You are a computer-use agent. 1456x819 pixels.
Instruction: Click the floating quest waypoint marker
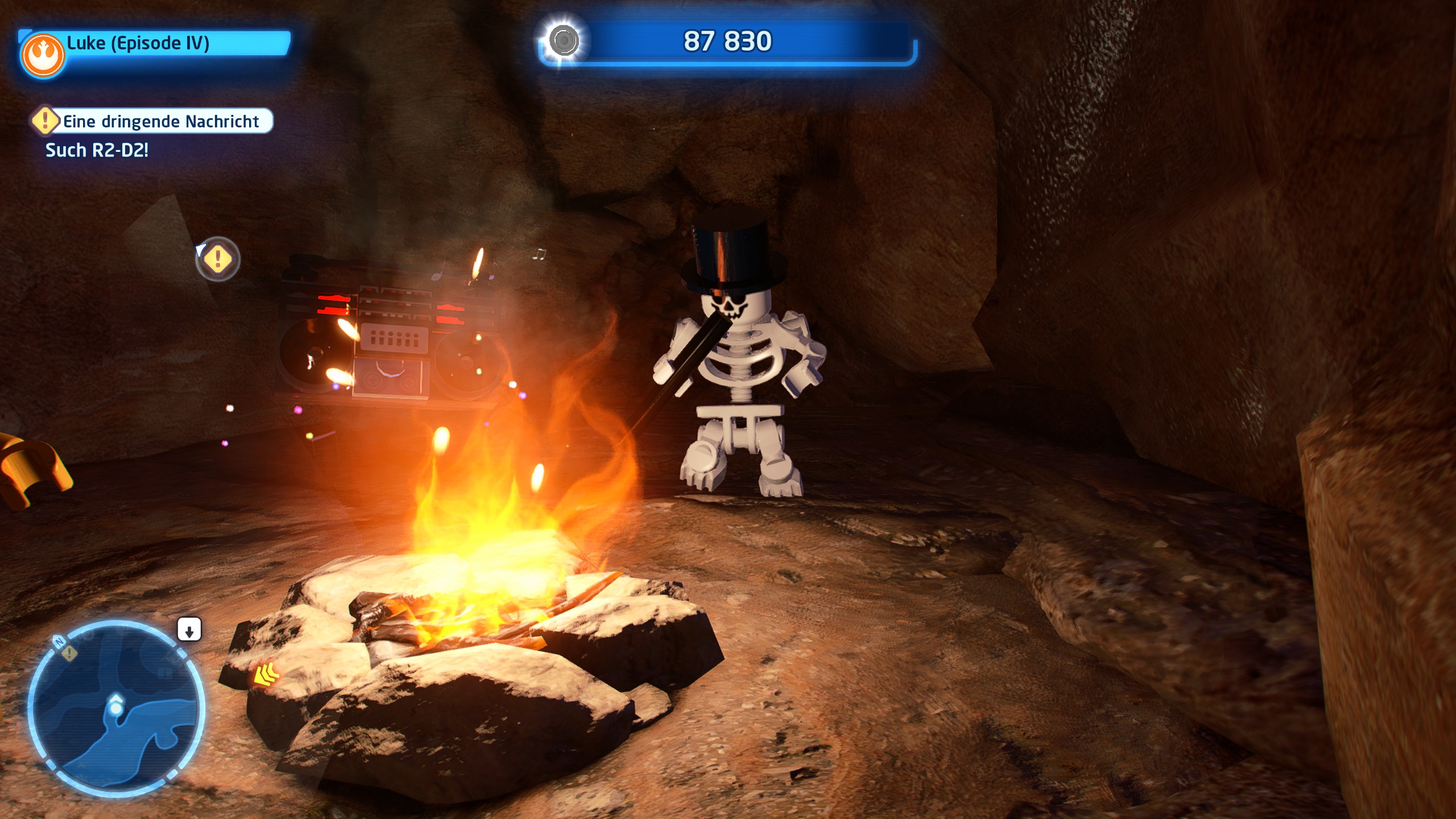click(218, 259)
